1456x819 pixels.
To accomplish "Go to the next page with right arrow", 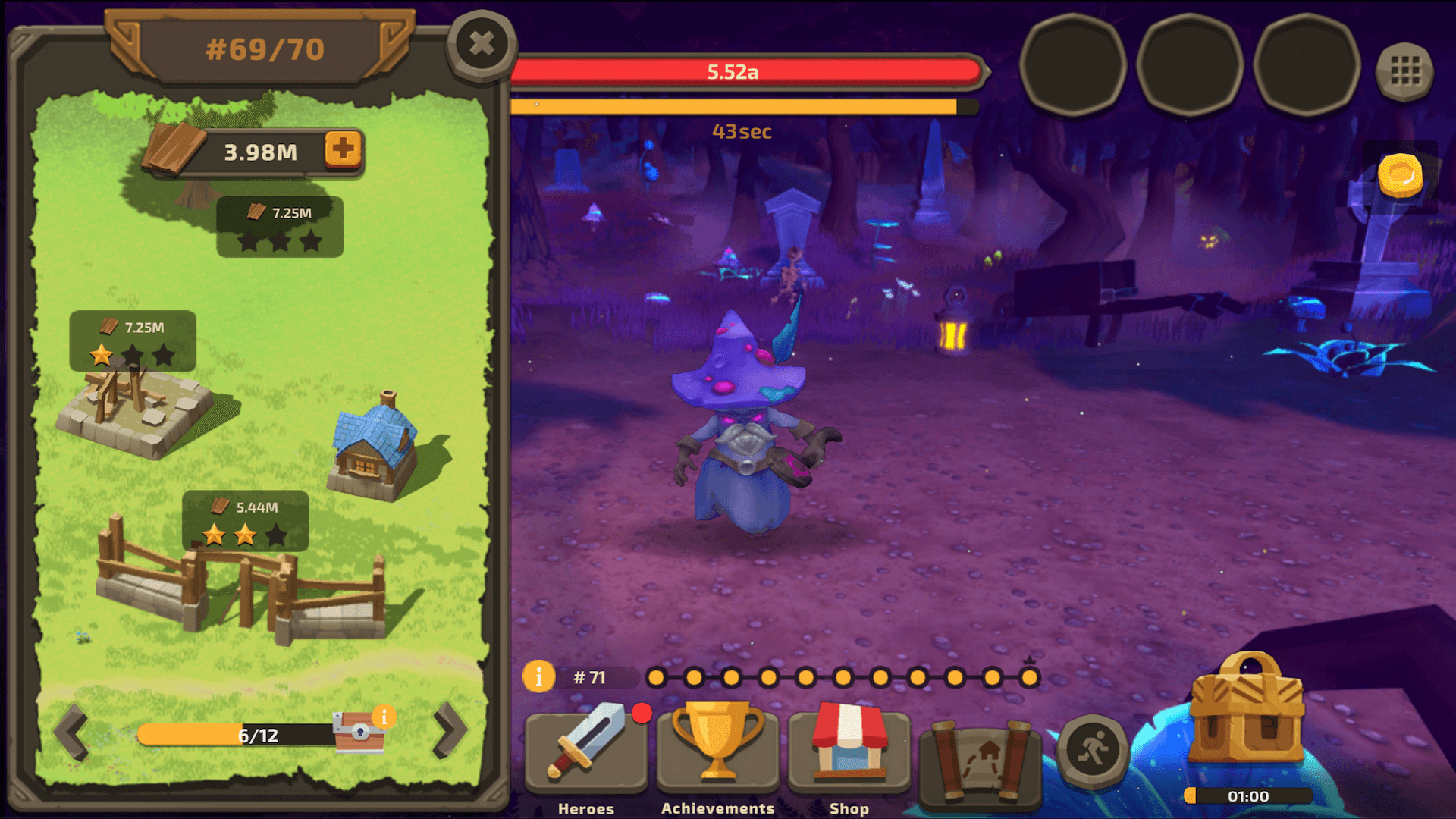I will point(450,732).
